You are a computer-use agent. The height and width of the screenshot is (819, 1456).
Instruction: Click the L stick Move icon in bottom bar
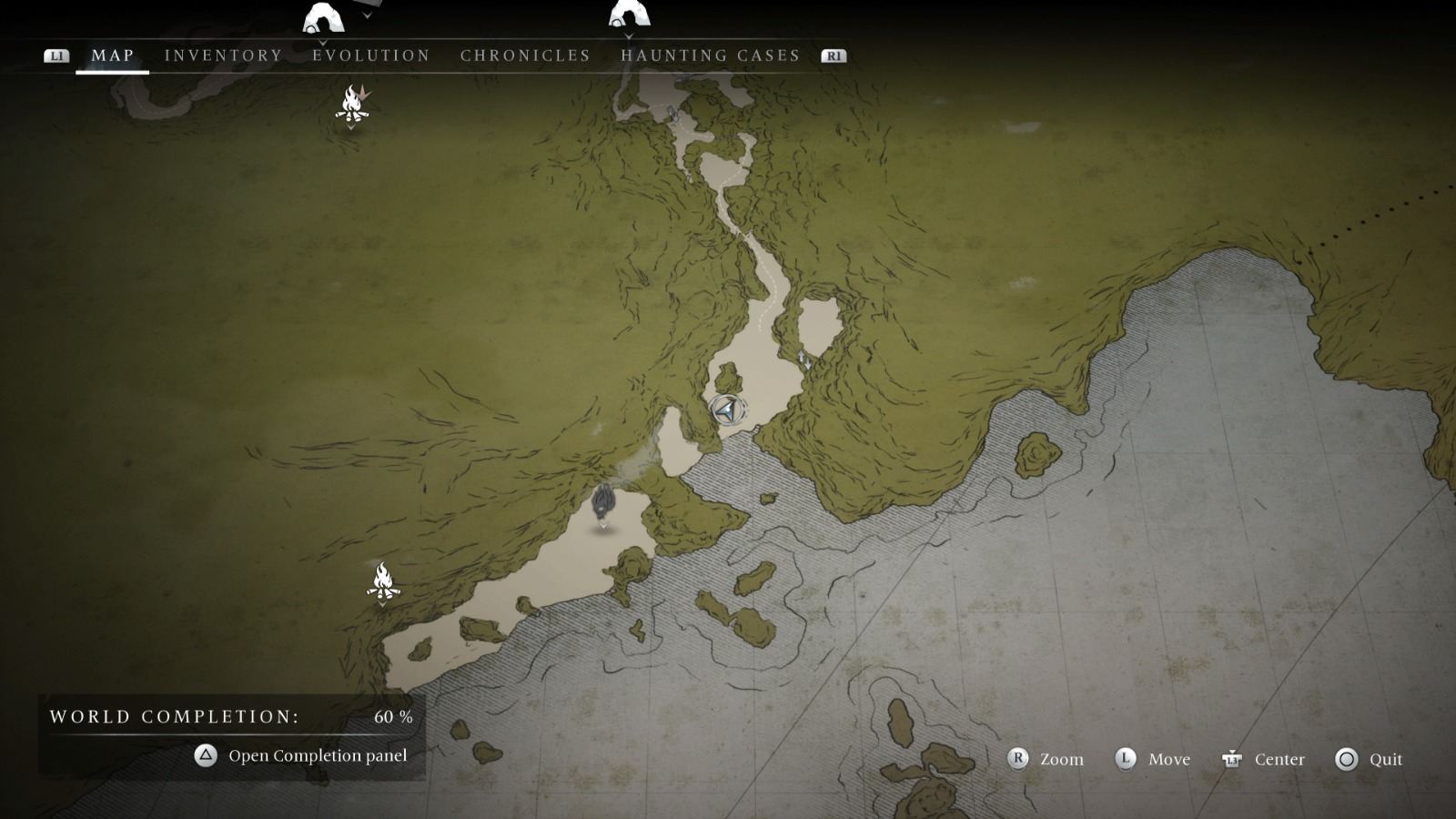(1126, 758)
